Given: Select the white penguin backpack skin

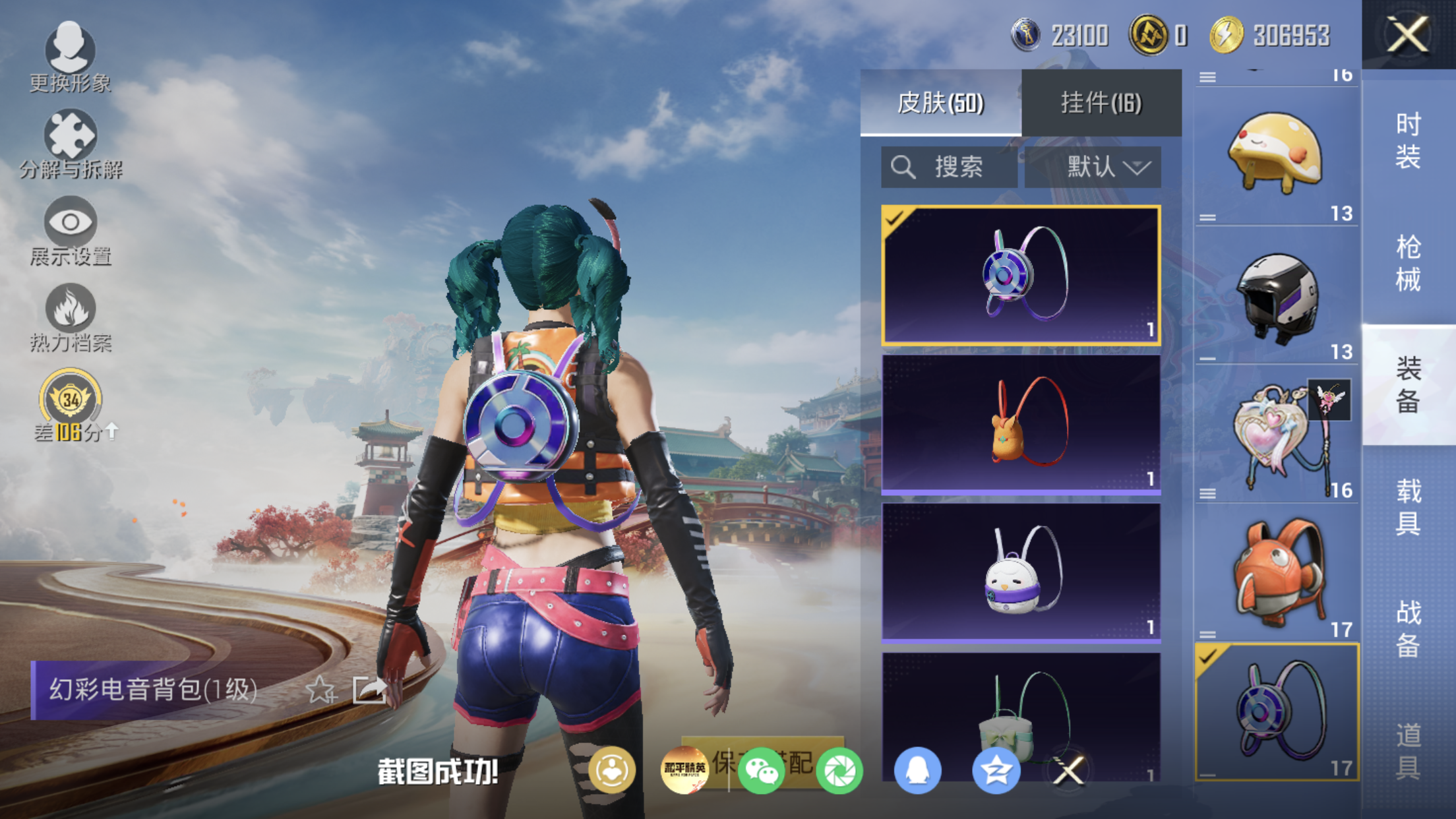Looking at the screenshot, I should [x=1021, y=572].
